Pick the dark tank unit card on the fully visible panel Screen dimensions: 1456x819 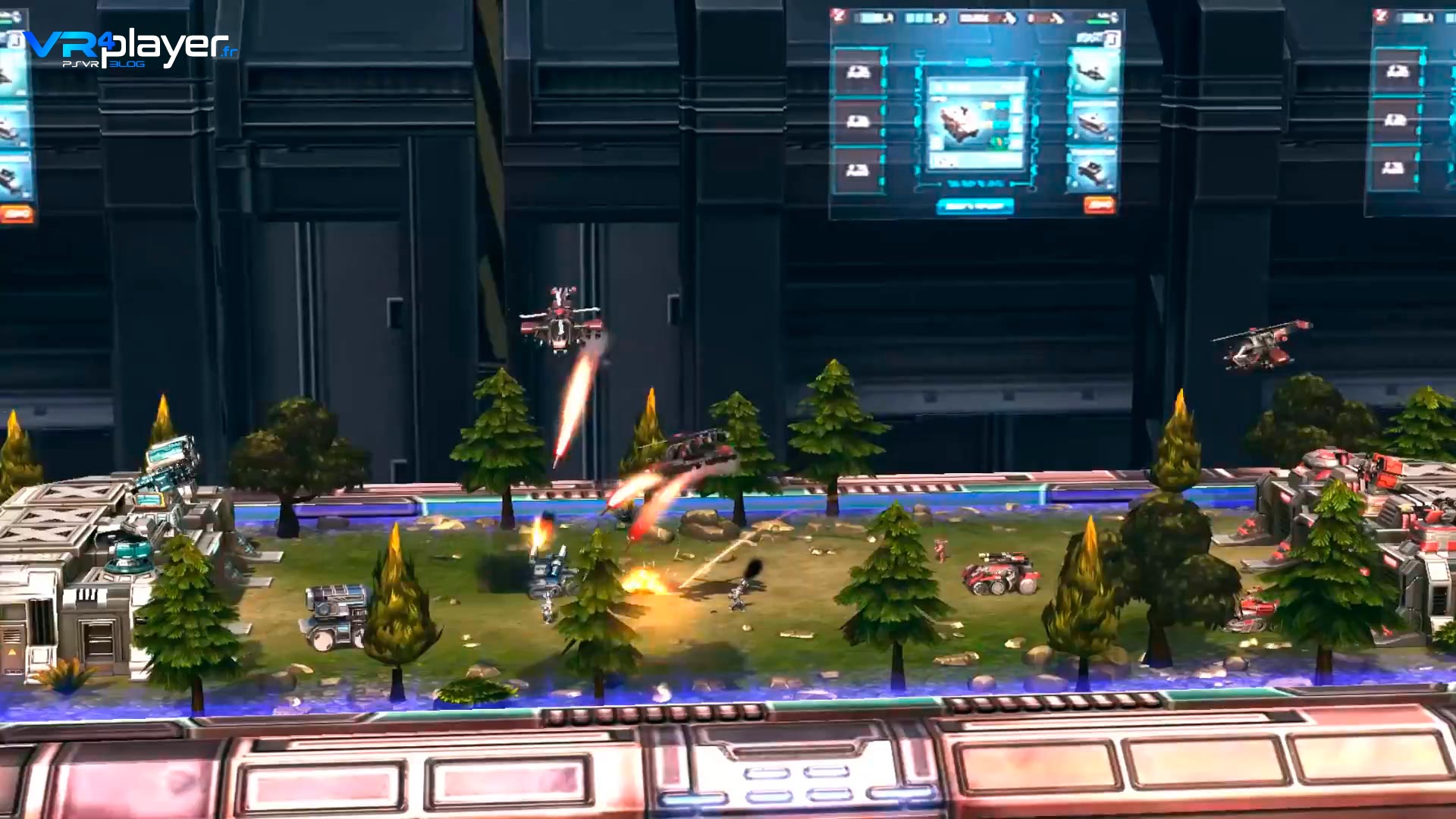click(x=1093, y=171)
